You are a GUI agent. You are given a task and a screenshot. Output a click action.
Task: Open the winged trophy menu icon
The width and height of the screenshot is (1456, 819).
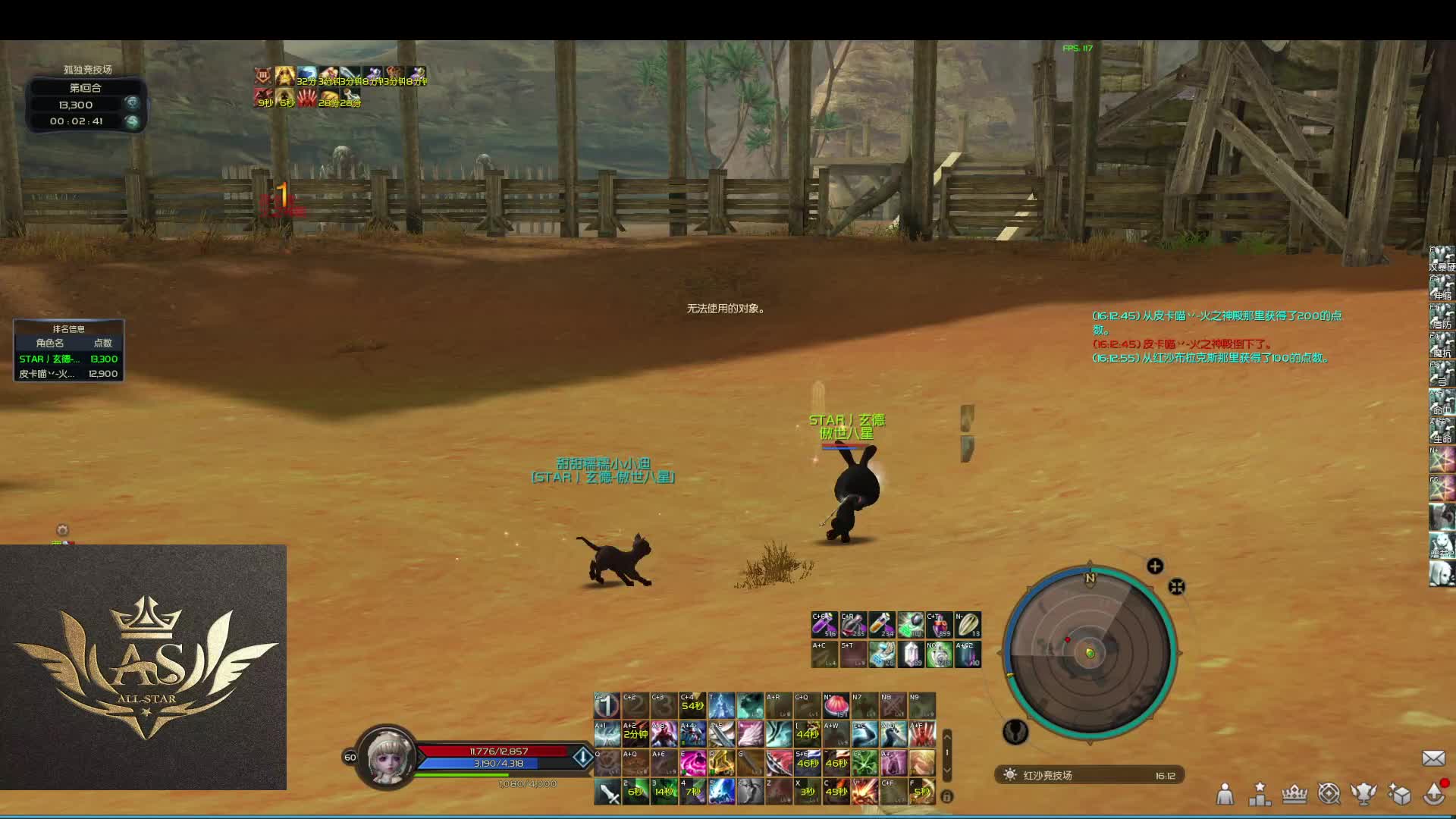click(1363, 794)
